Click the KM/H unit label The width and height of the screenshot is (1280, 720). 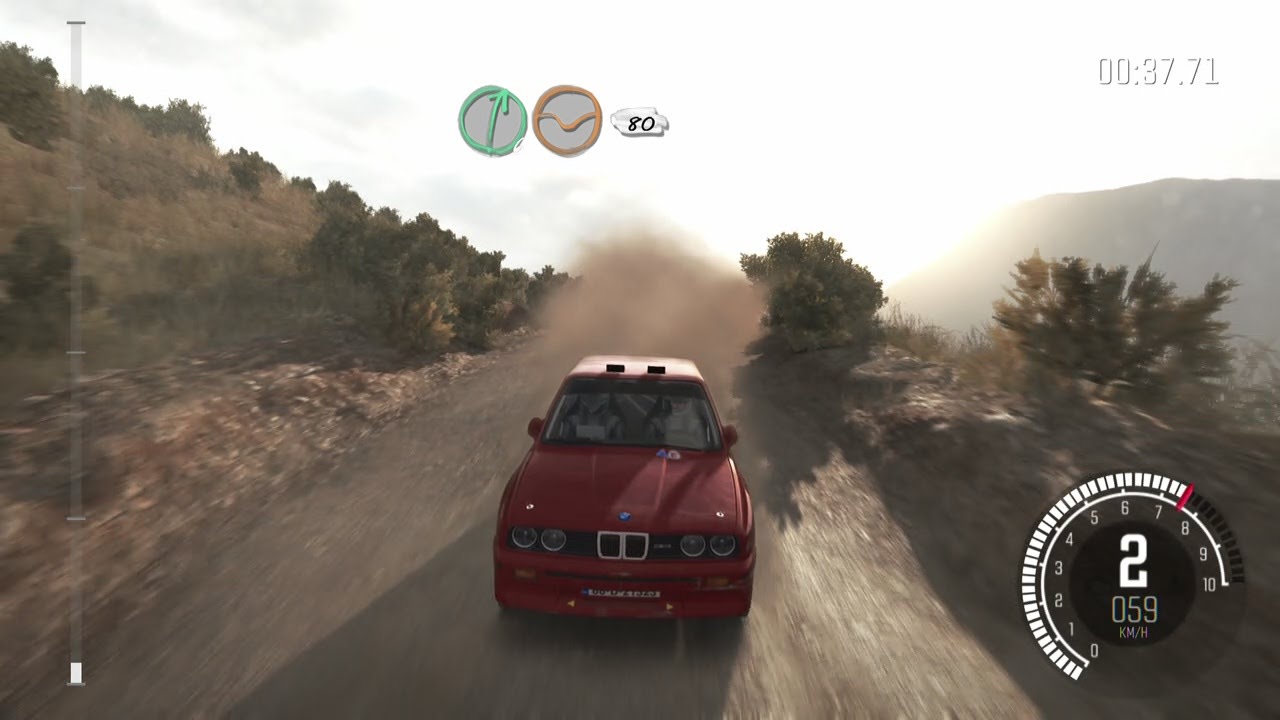point(1133,630)
